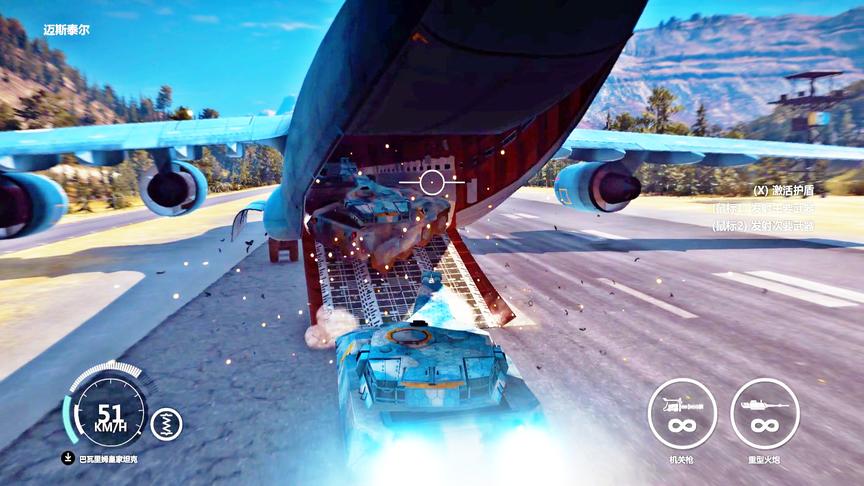
Task: Select the machine gun (机关枪) weapon icon
Action: tap(682, 413)
